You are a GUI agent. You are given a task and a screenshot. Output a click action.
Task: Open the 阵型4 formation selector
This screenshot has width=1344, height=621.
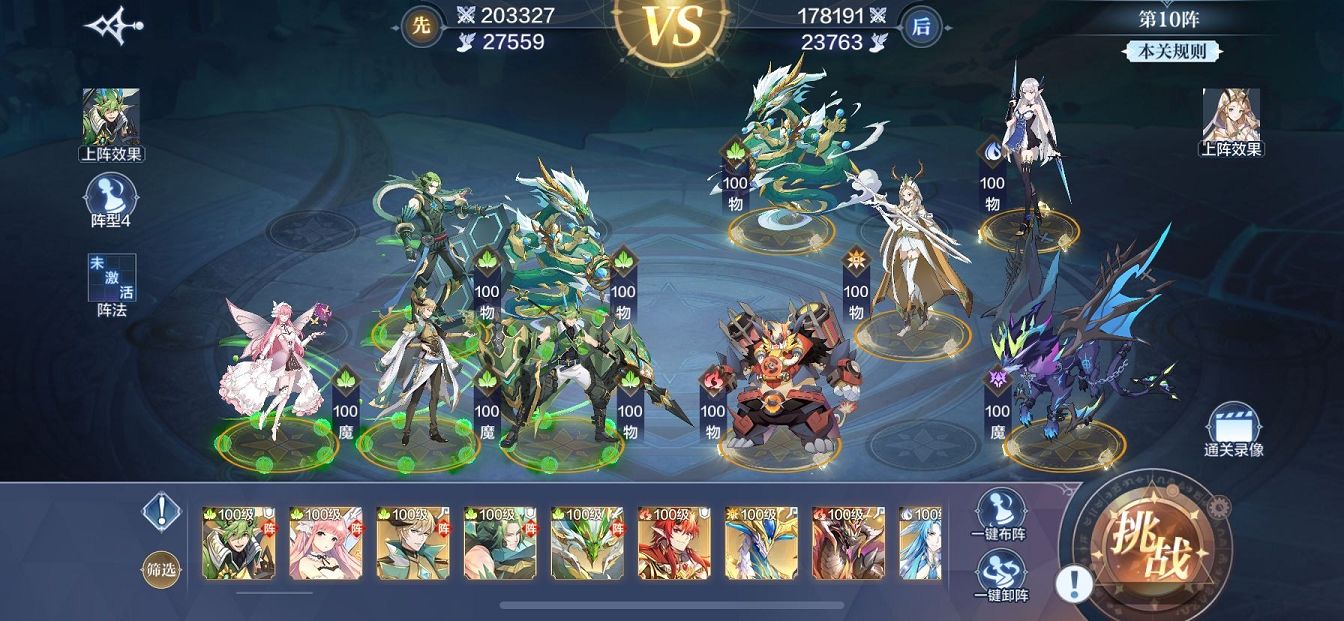click(x=112, y=200)
